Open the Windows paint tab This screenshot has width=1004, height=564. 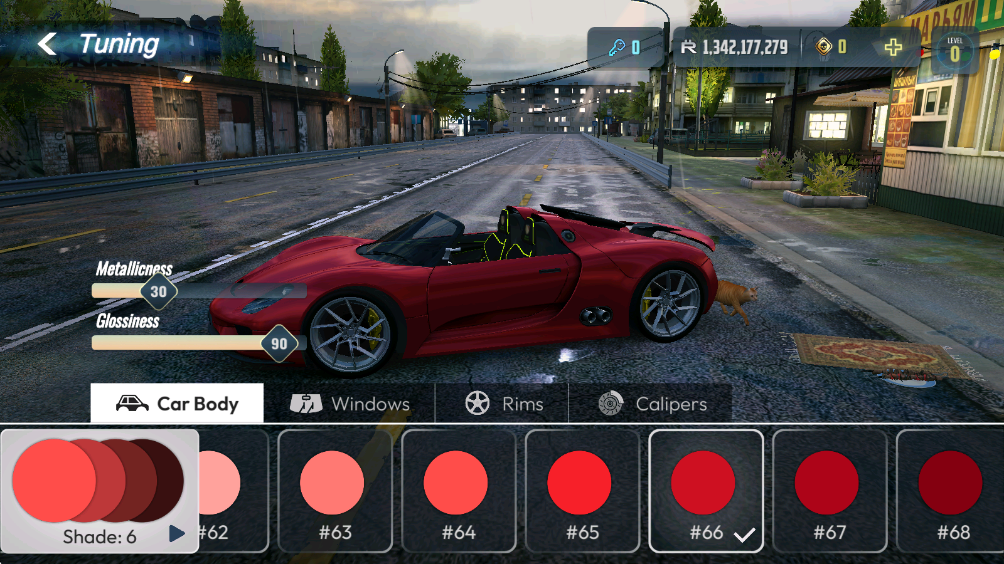coord(350,404)
